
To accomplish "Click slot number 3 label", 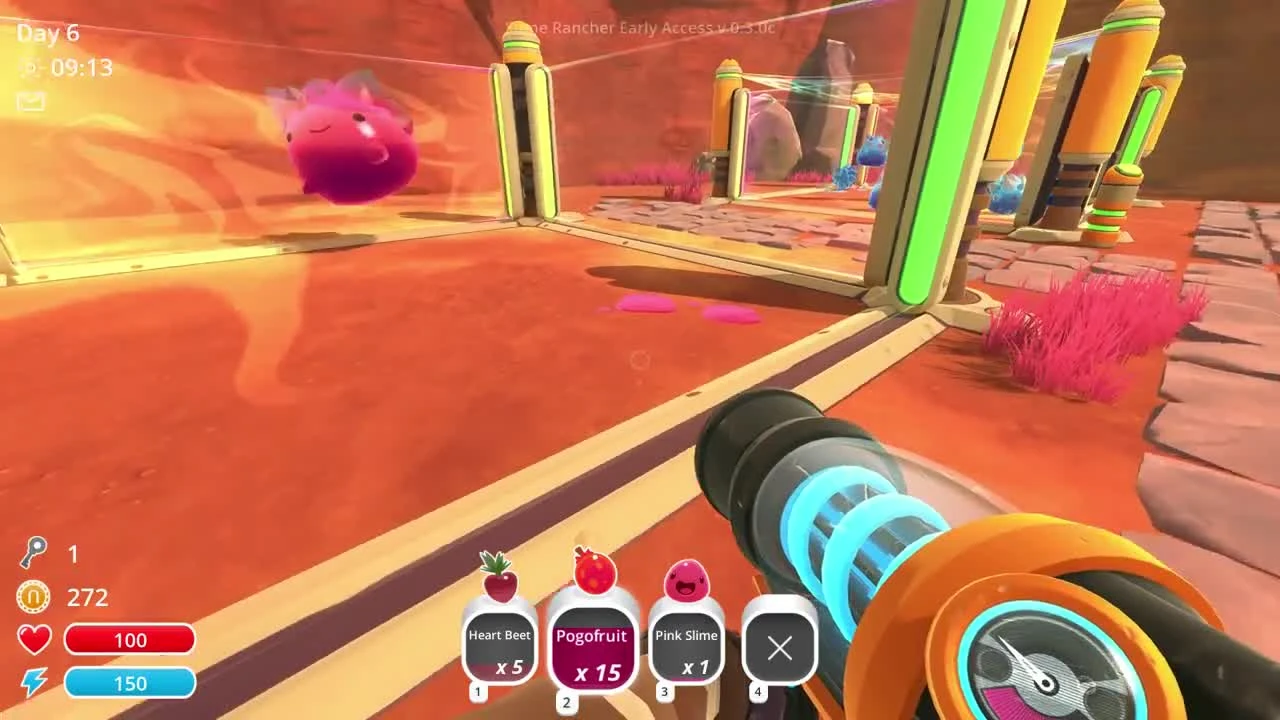I will tap(664, 692).
